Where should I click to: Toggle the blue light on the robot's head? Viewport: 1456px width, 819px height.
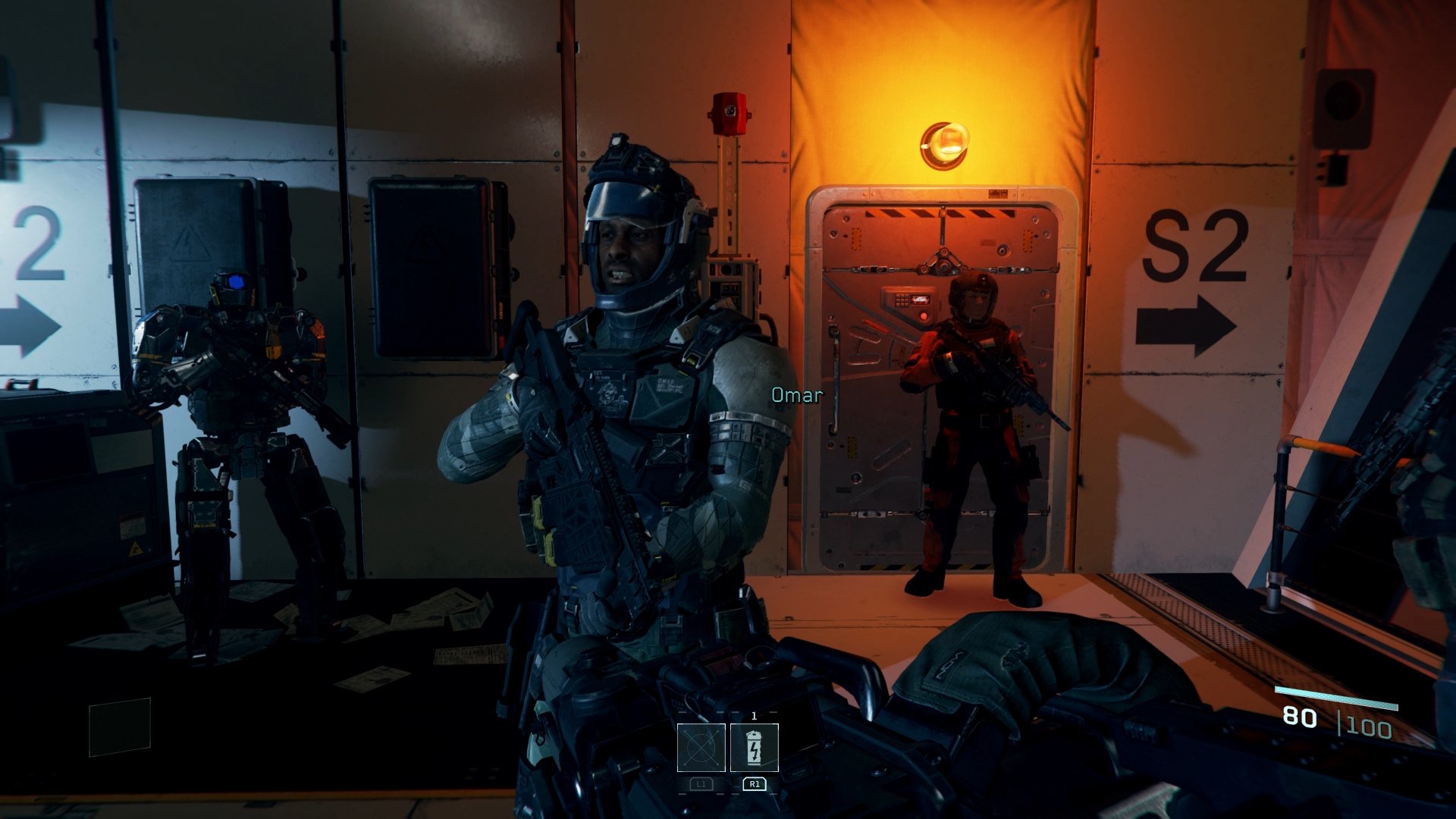pos(237,282)
